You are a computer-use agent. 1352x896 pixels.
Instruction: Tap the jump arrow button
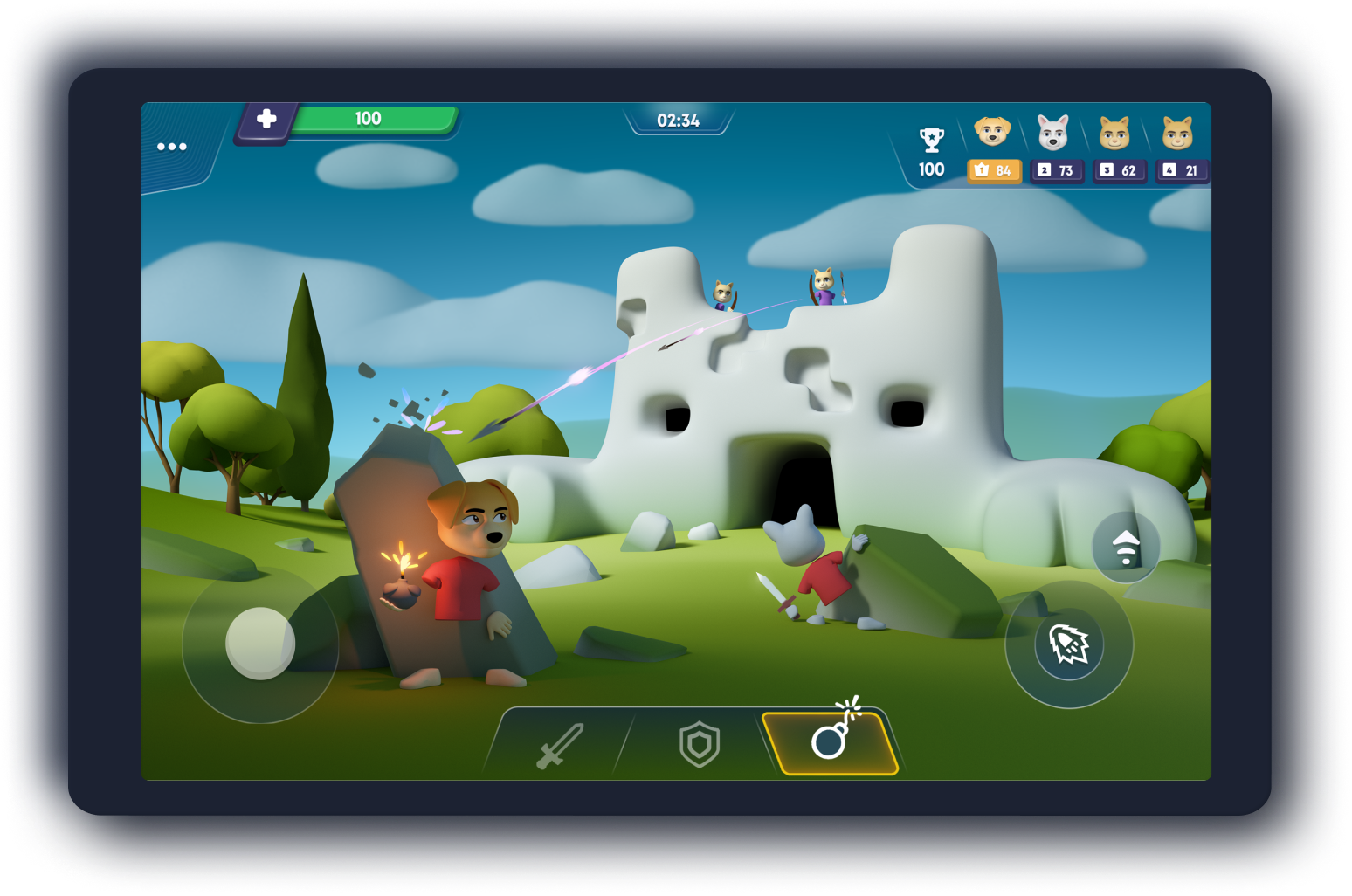click(x=1126, y=547)
